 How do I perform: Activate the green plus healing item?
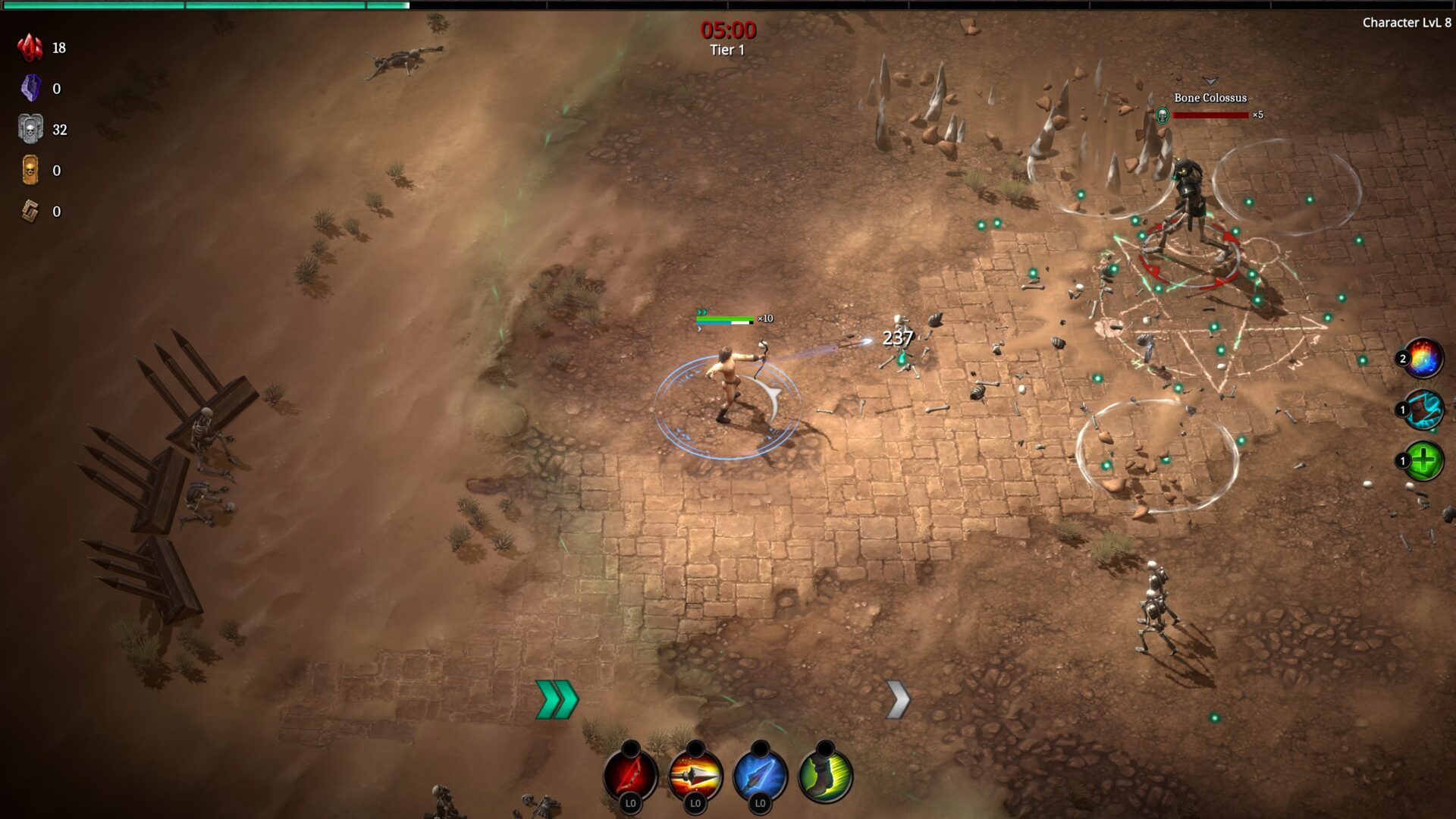(1423, 461)
